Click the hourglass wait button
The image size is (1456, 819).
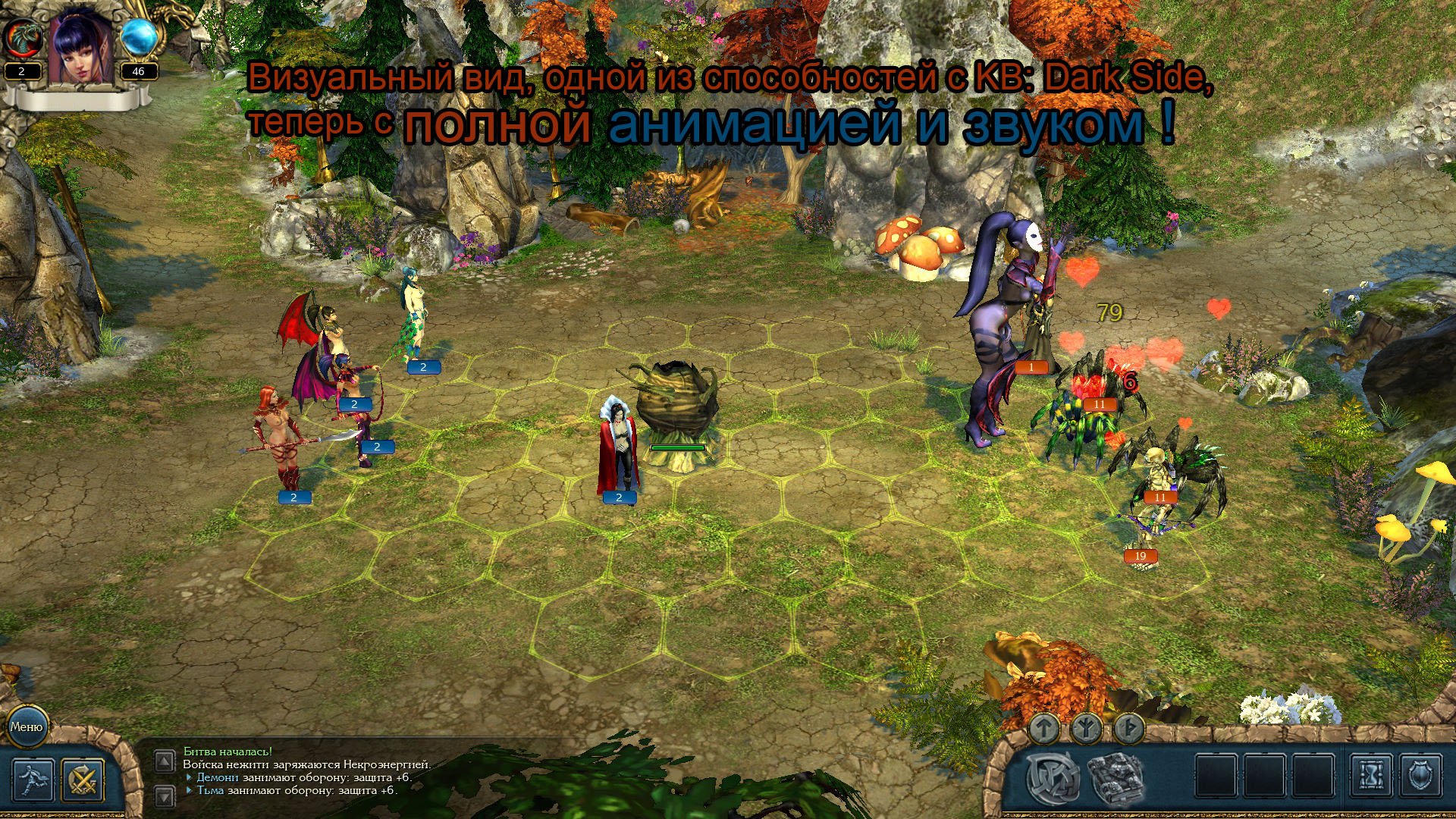[1371, 777]
